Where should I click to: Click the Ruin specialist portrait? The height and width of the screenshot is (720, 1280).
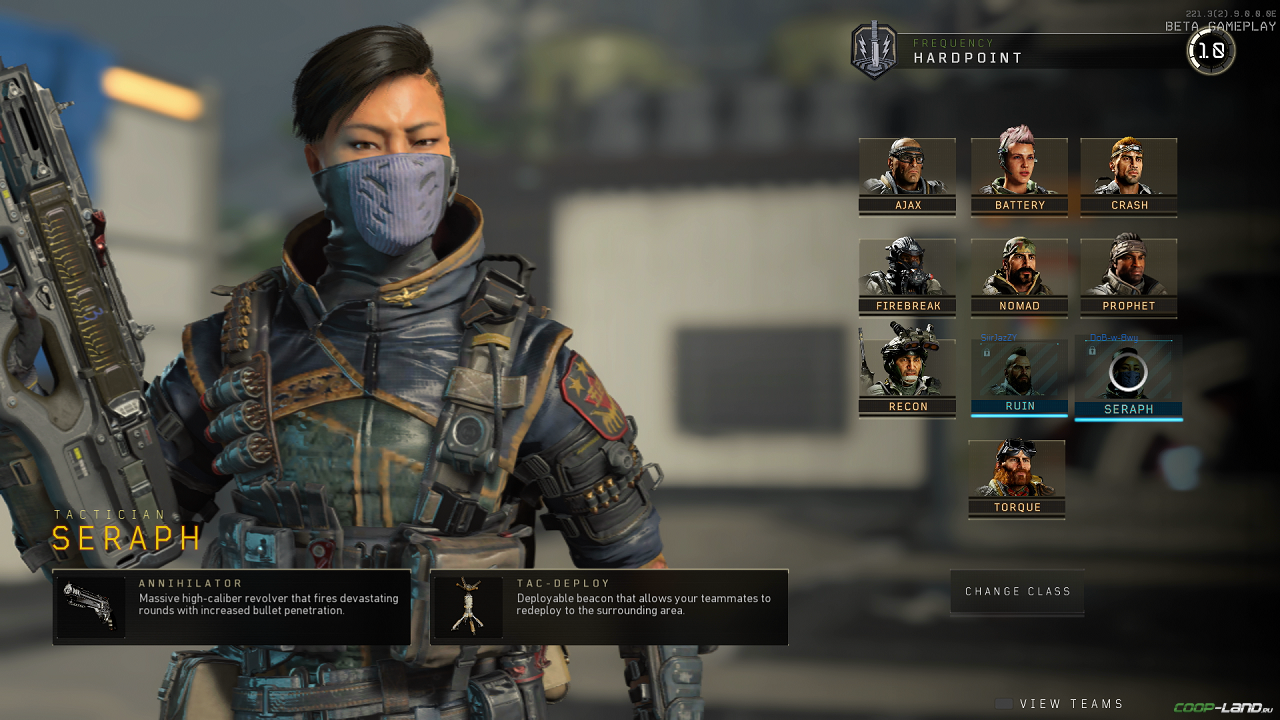click(1019, 377)
